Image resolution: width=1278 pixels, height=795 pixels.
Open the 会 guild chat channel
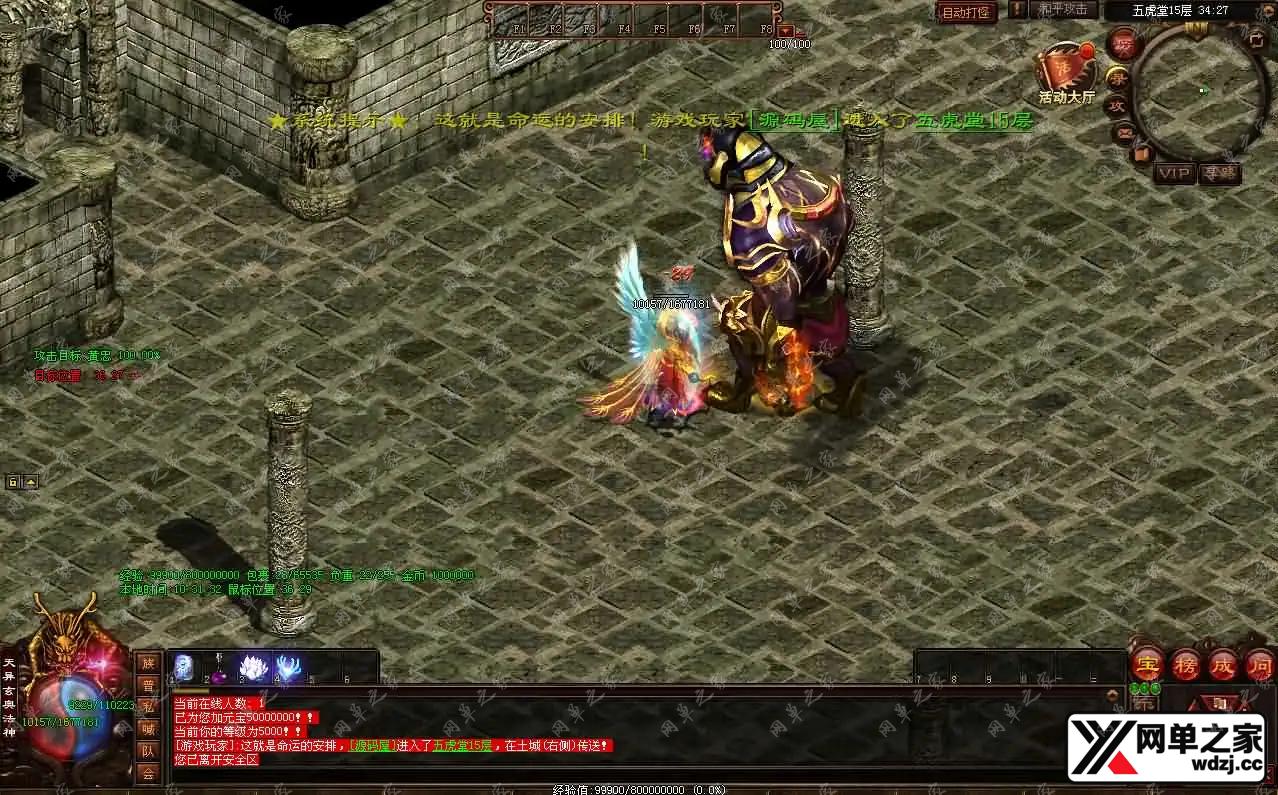(x=148, y=773)
